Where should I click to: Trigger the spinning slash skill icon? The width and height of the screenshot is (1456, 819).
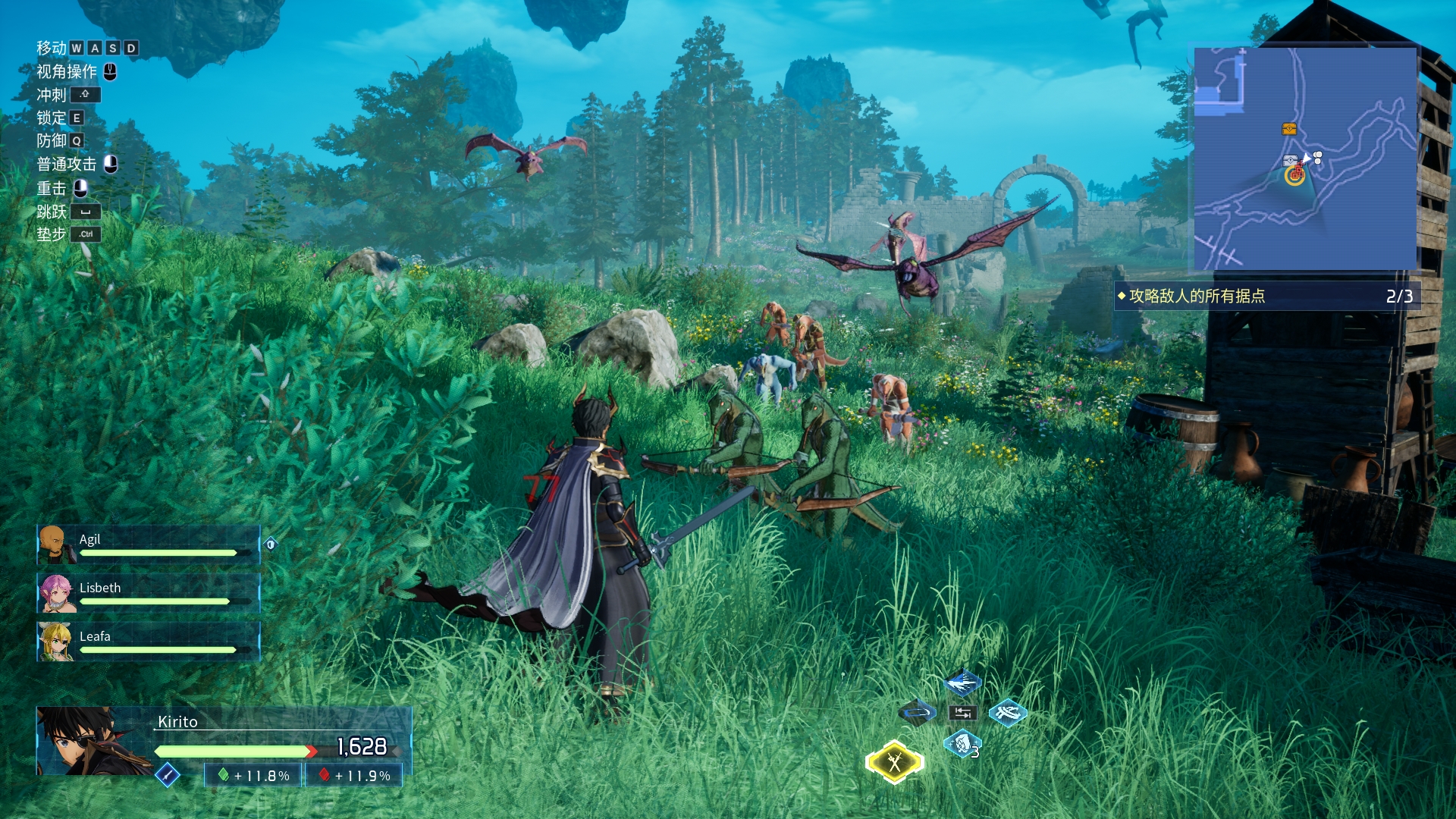coord(1008,713)
